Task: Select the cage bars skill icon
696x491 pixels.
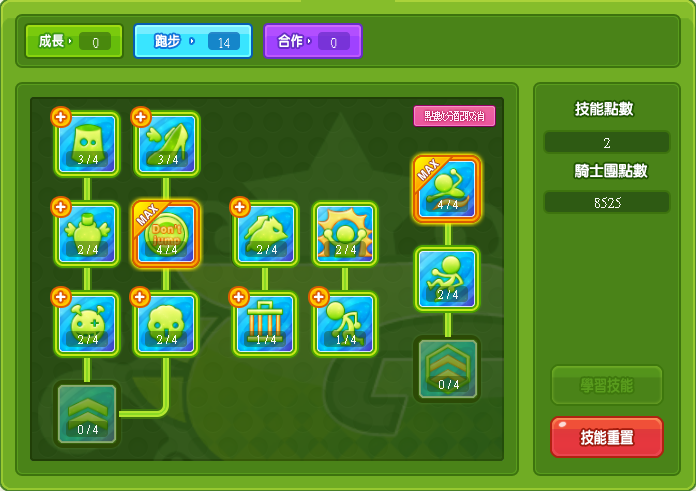Action: (x=265, y=323)
